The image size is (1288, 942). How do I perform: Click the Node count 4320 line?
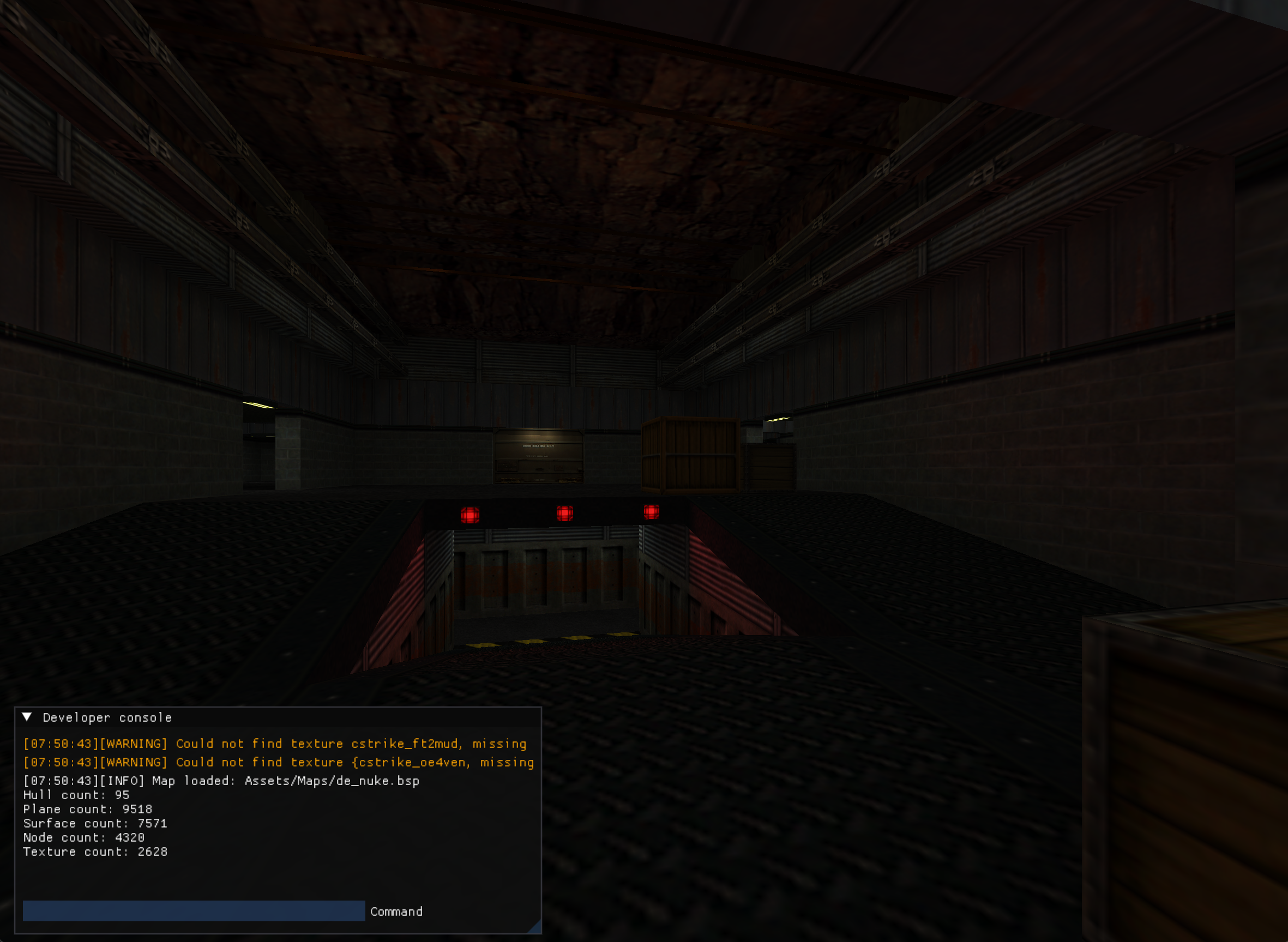83,838
